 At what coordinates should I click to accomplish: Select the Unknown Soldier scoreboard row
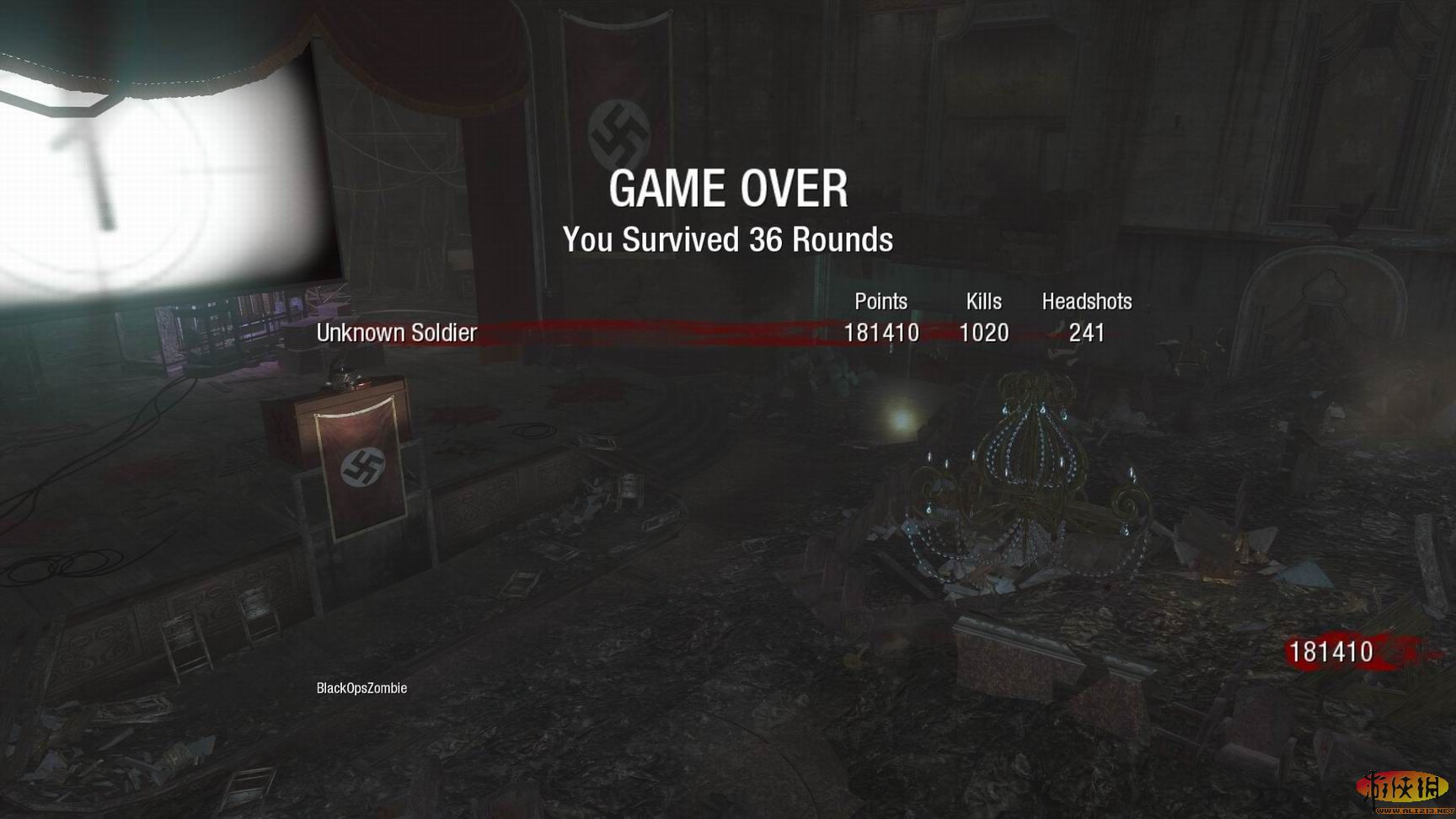396,333
